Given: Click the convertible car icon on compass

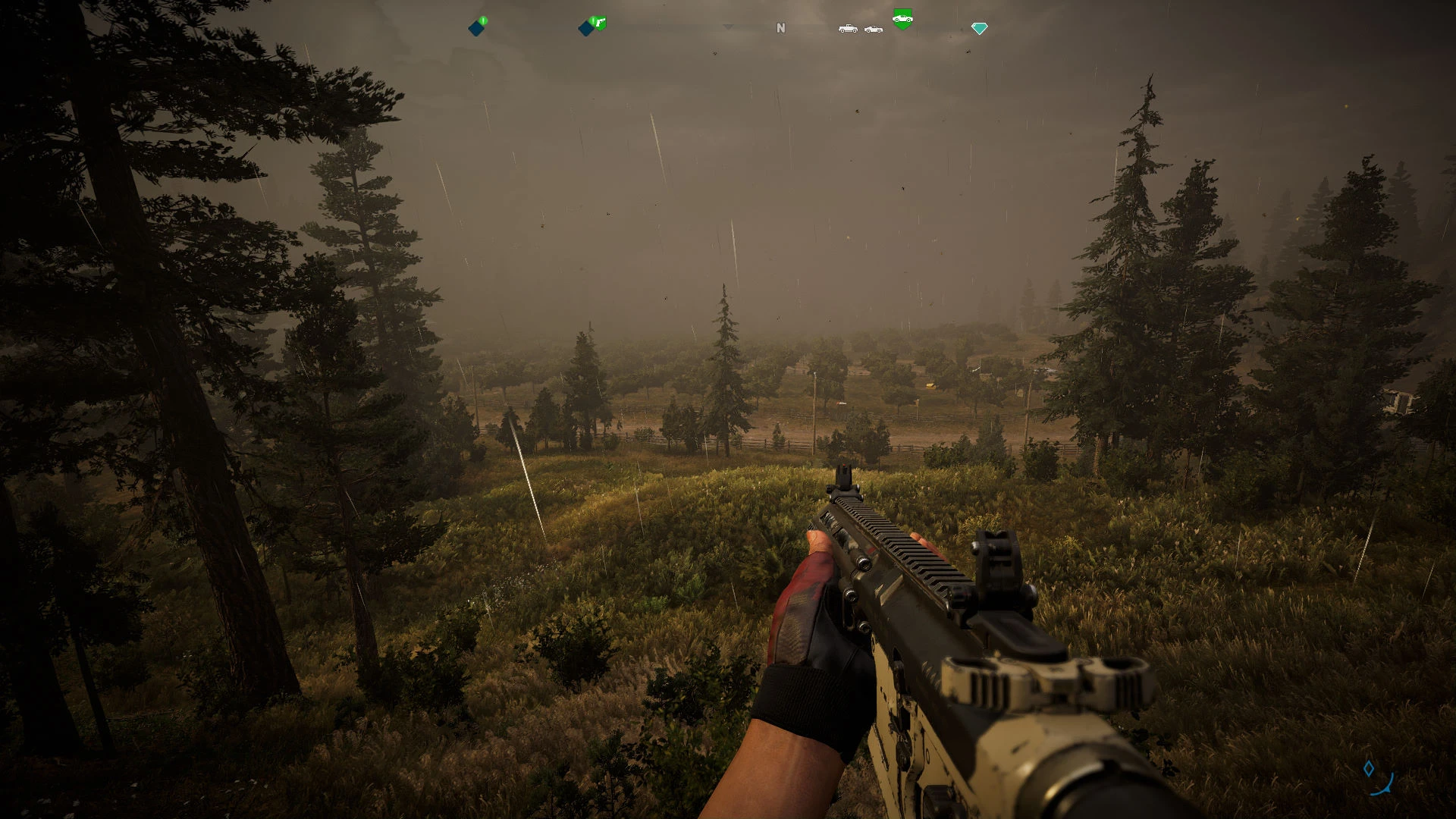Looking at the screenshot, I should 874,30.
